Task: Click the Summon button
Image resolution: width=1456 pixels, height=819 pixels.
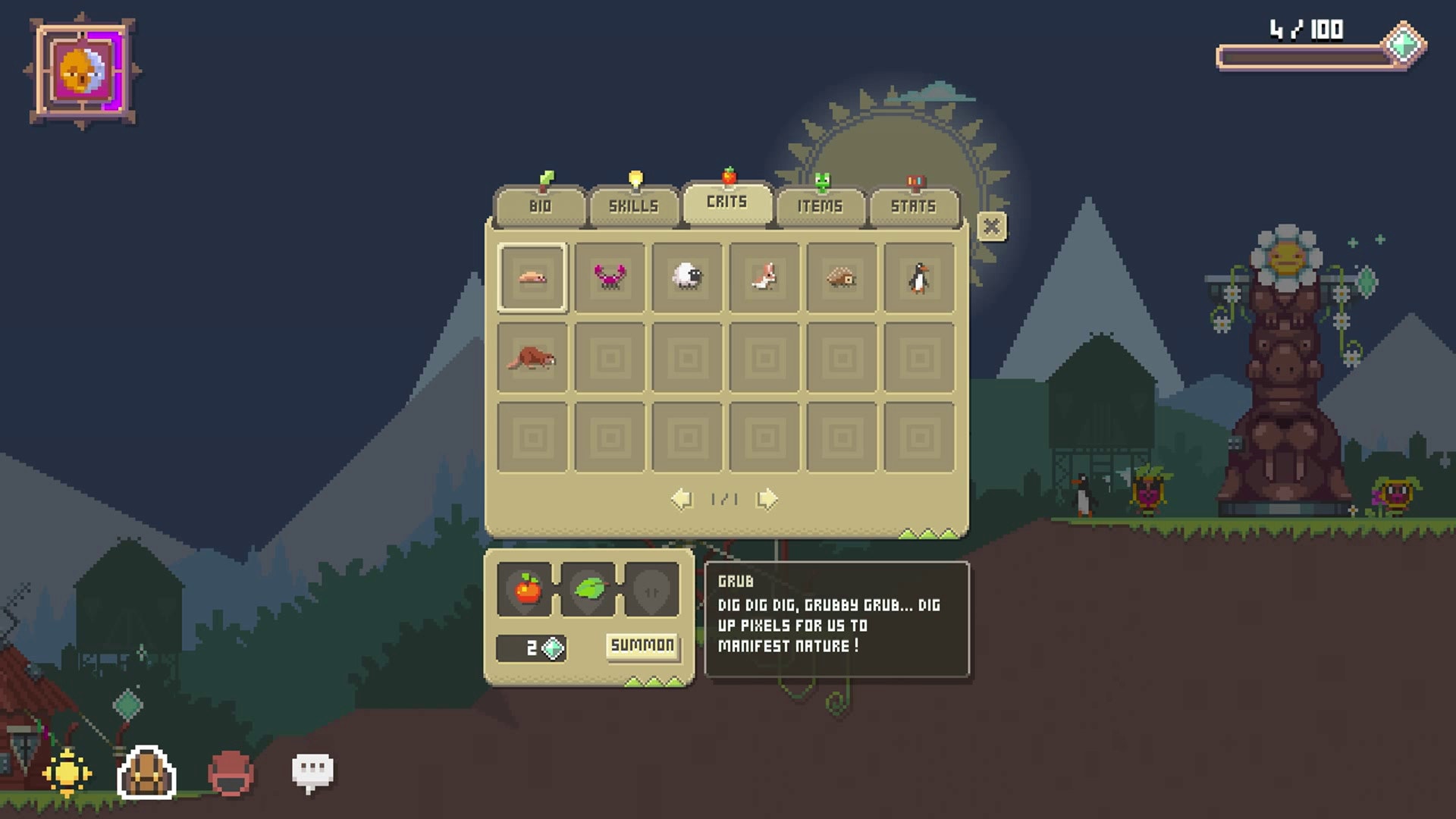Action: coord(642,646)
